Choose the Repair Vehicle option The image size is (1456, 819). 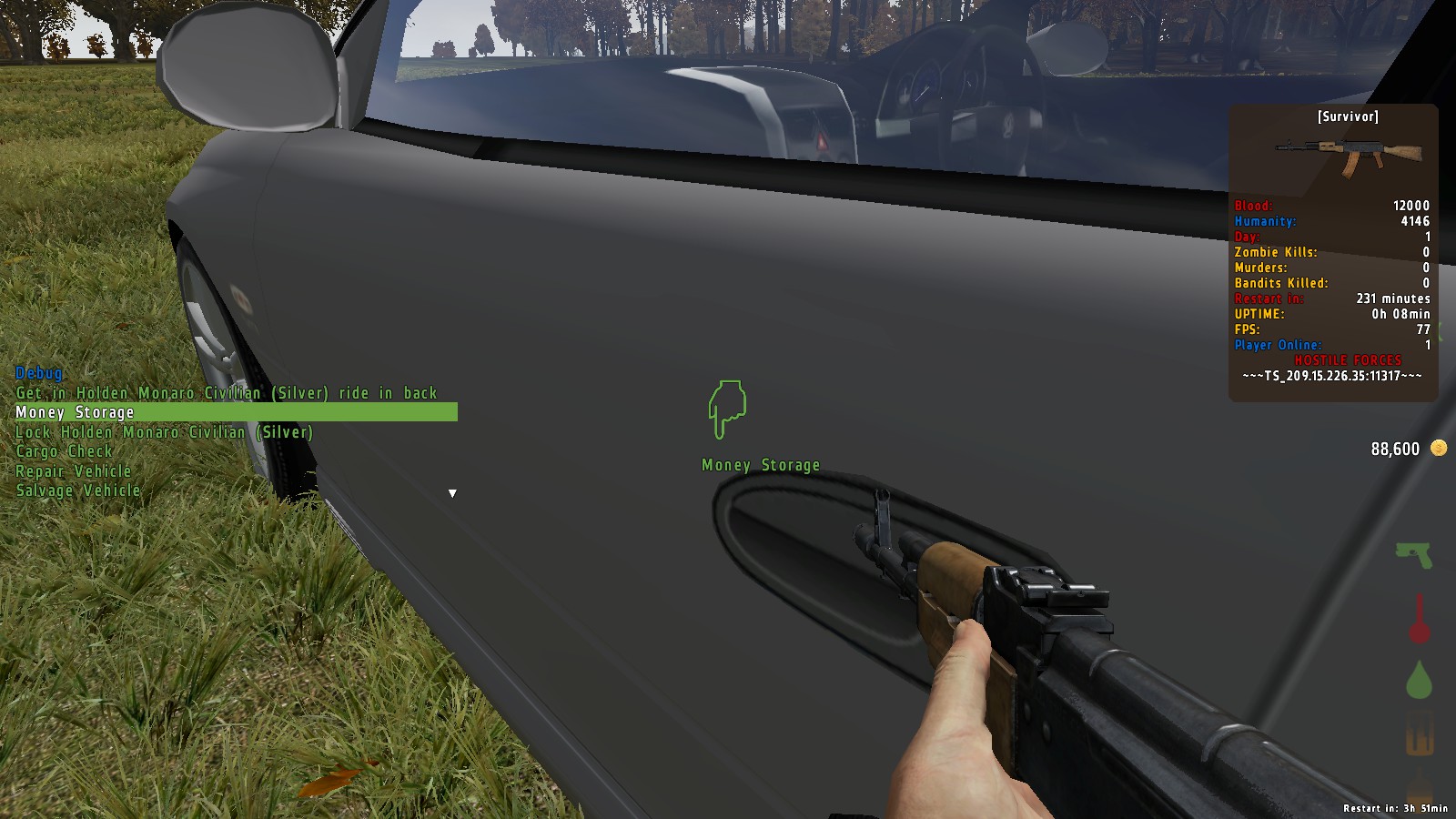click(74, 471)
